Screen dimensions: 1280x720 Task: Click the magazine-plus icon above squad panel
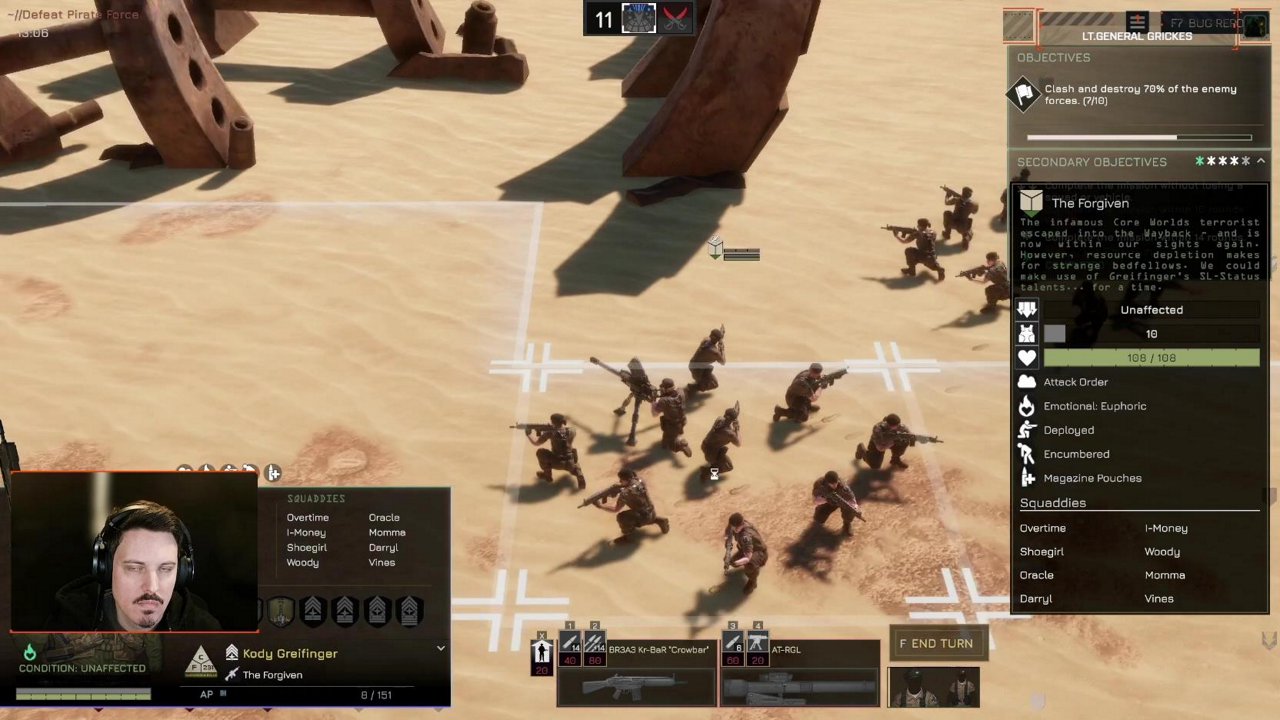click(273, 473)
